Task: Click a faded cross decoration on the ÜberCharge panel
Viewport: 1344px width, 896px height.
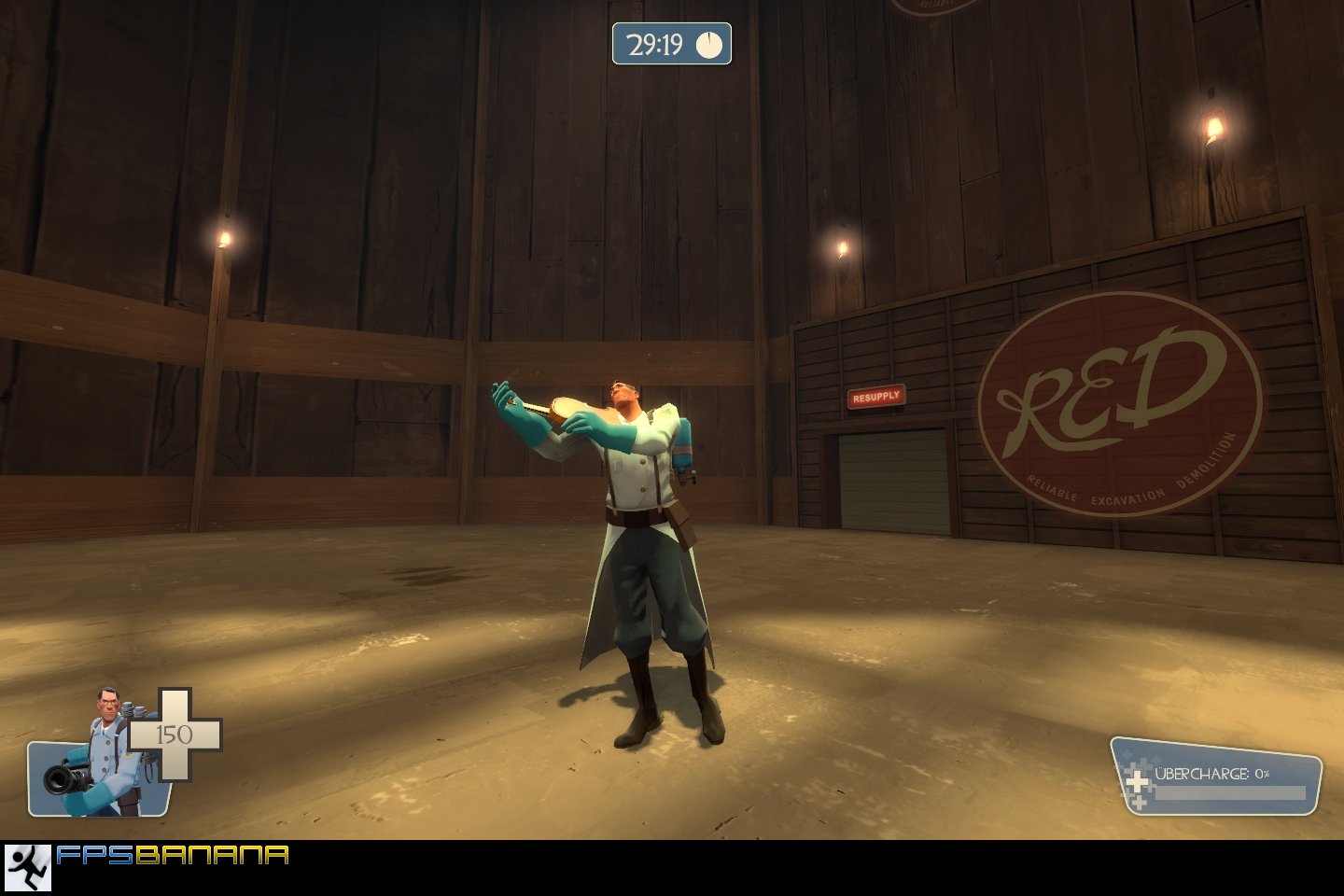Action: click(x=1140, y=803)
